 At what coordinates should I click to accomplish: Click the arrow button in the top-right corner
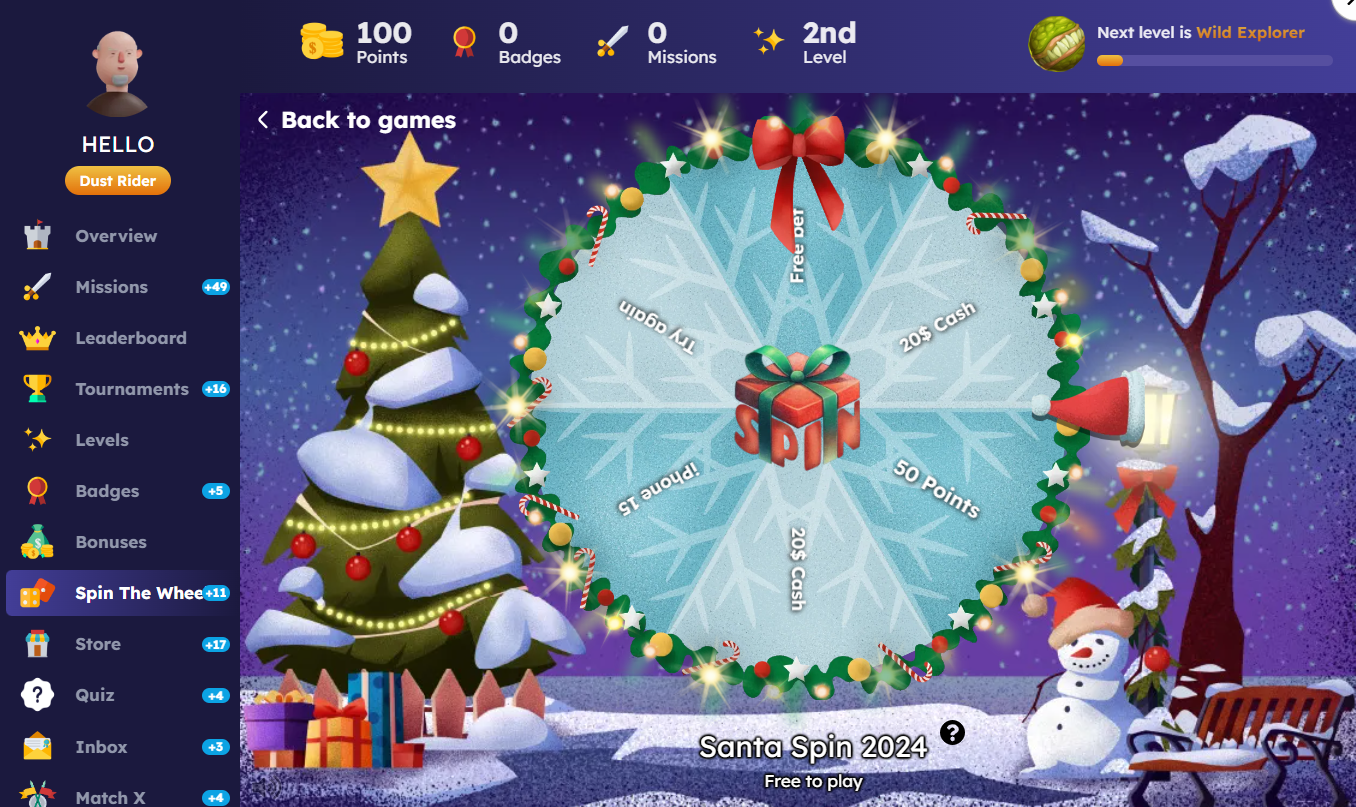coord(1346,6)
